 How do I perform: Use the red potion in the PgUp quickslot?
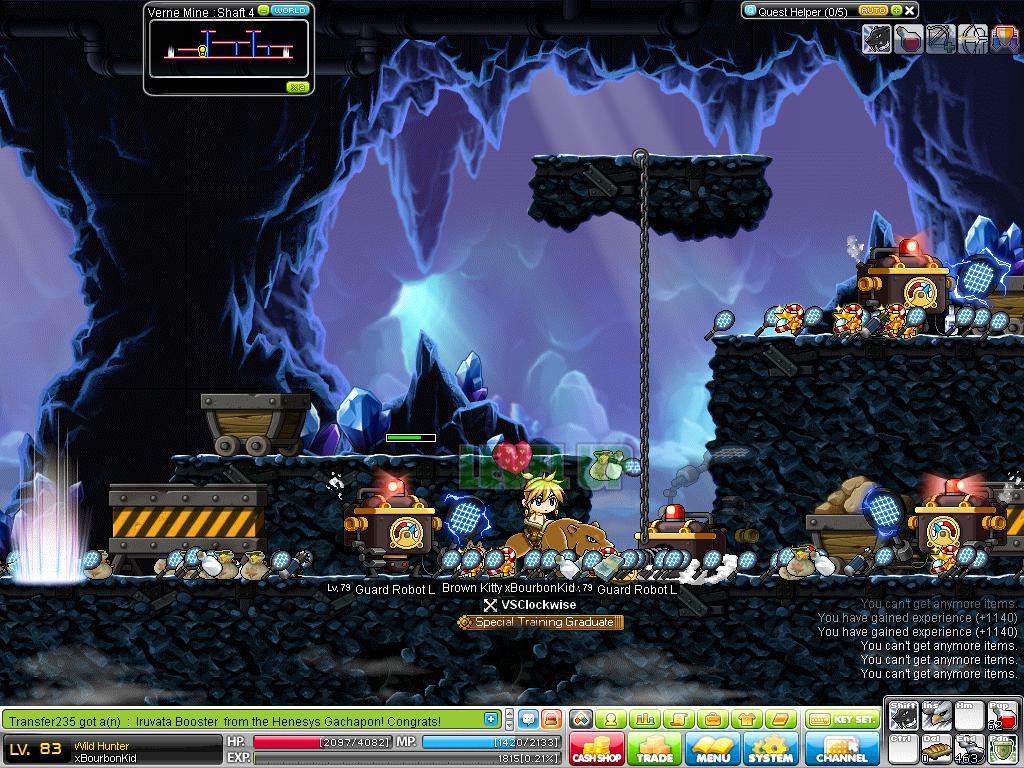point(1002,716)
